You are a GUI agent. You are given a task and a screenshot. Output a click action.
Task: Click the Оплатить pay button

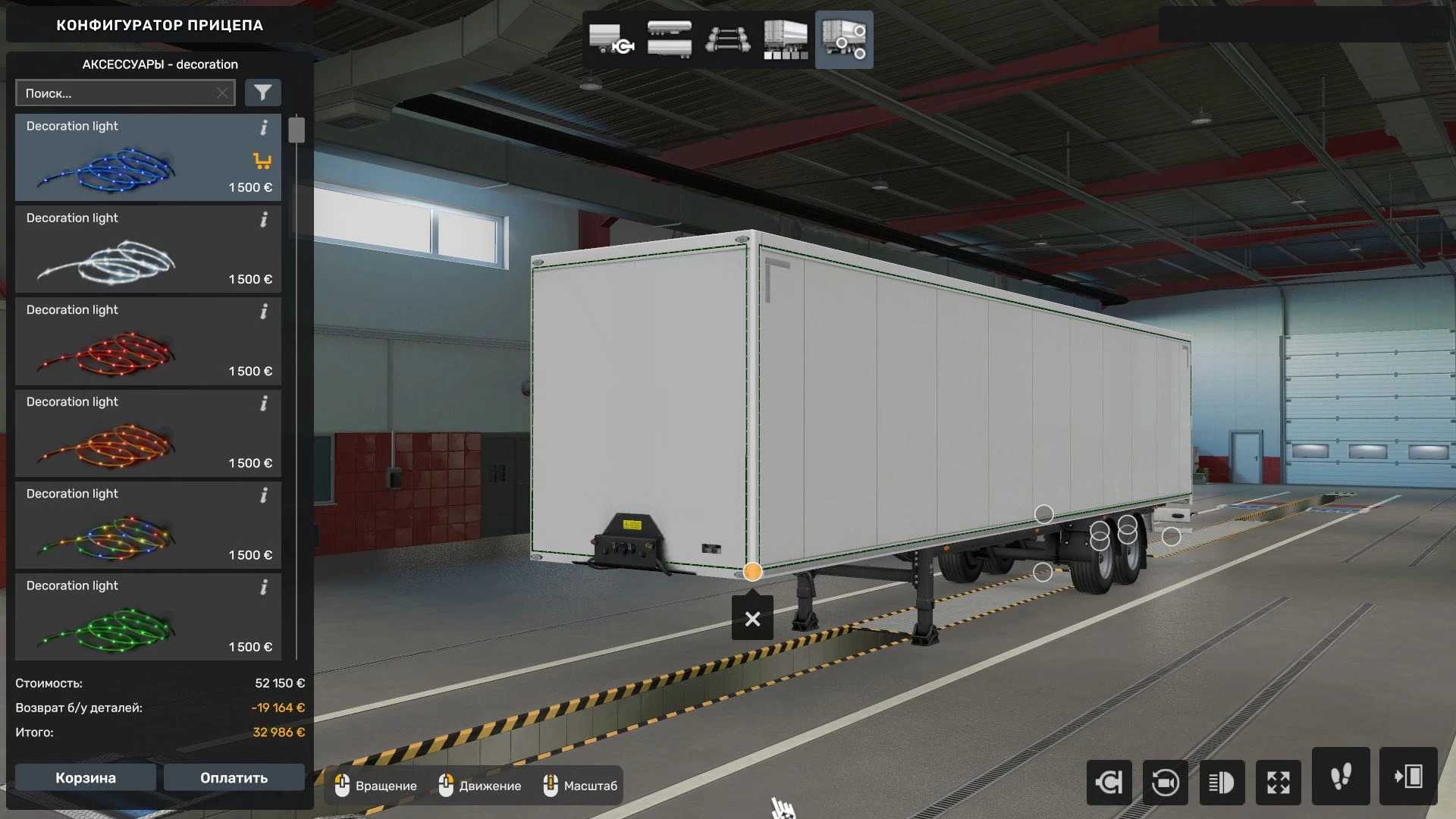click(x=234, y=778)
